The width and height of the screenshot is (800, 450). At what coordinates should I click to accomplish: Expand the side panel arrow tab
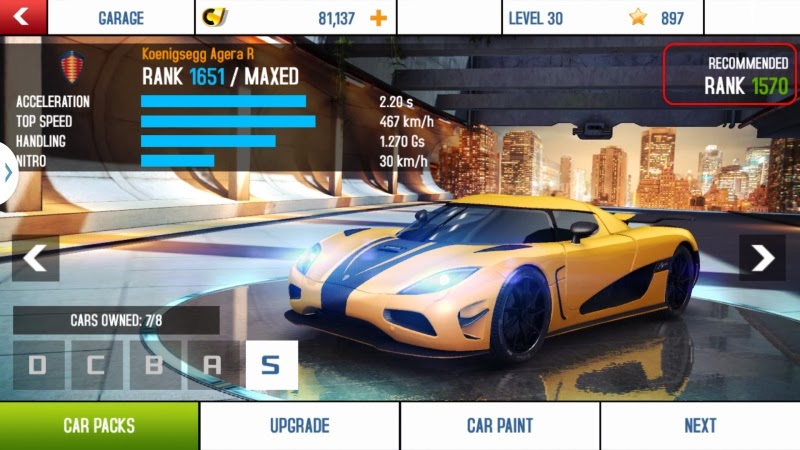coord(8,172)
